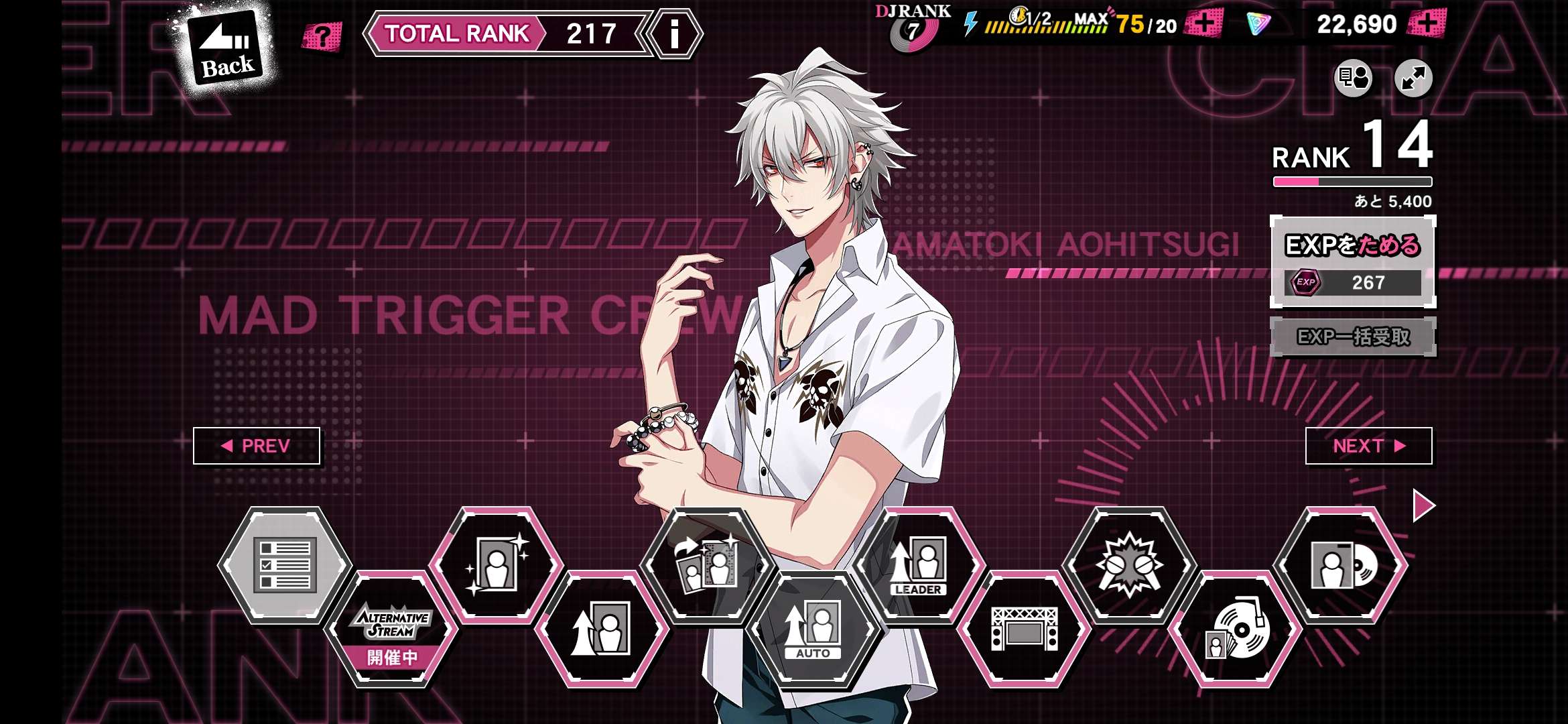
Task: Open the LEADER card setting hexagon
Action: click(918, 565)
